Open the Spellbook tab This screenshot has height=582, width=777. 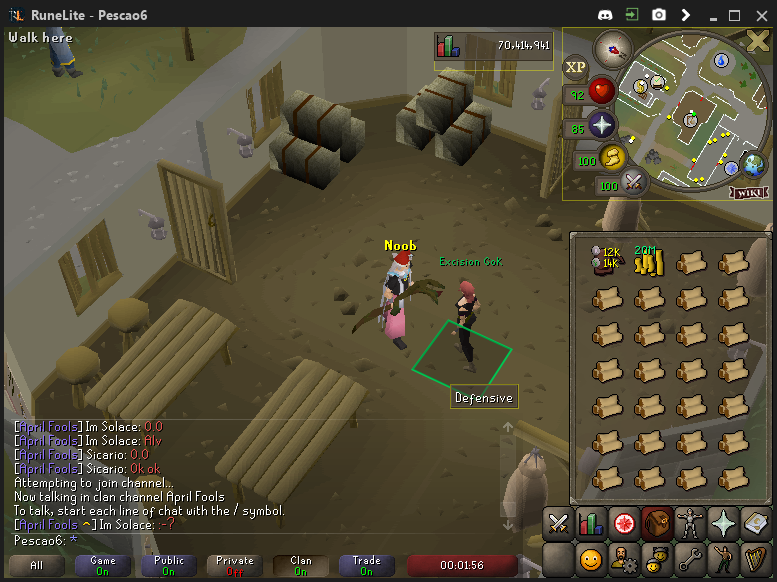tap(753, 523)
